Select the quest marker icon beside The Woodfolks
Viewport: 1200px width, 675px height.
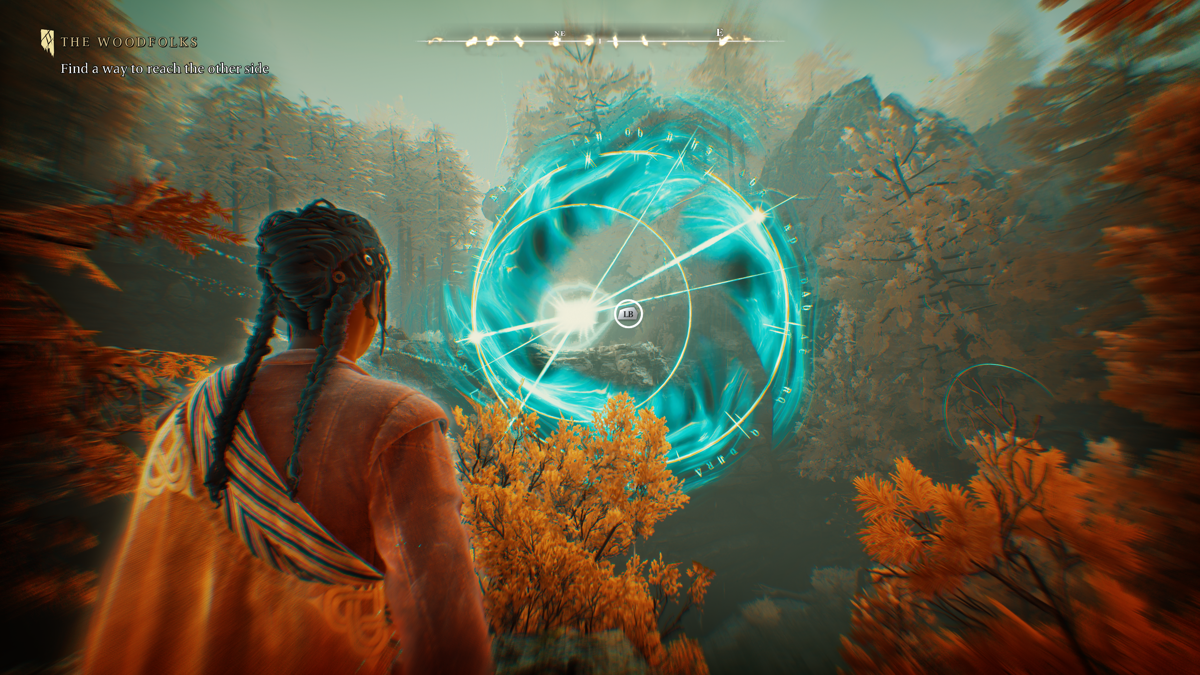coord(47,42)
